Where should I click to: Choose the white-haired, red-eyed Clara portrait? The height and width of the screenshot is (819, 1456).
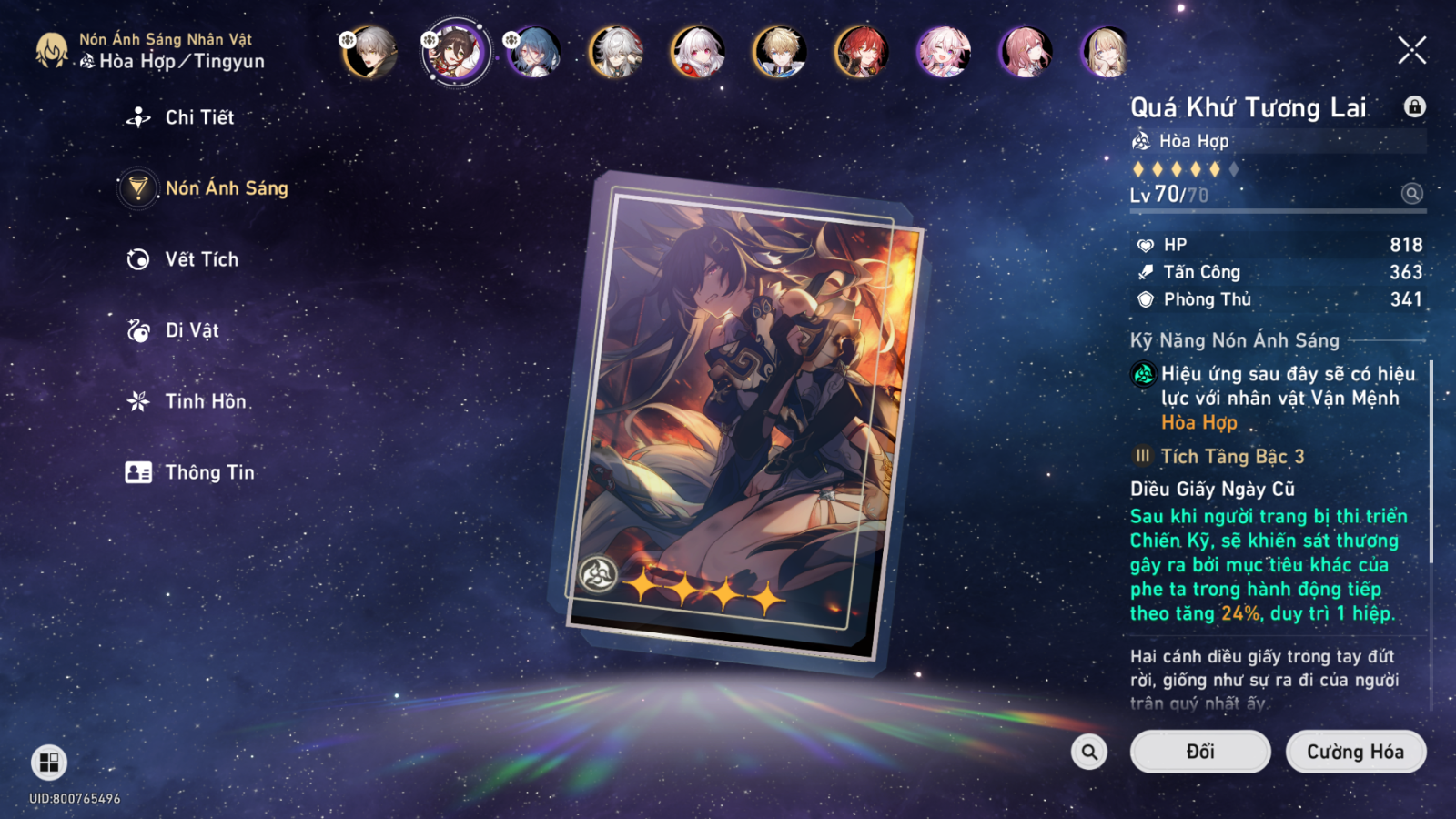click(x=698, y=52)
